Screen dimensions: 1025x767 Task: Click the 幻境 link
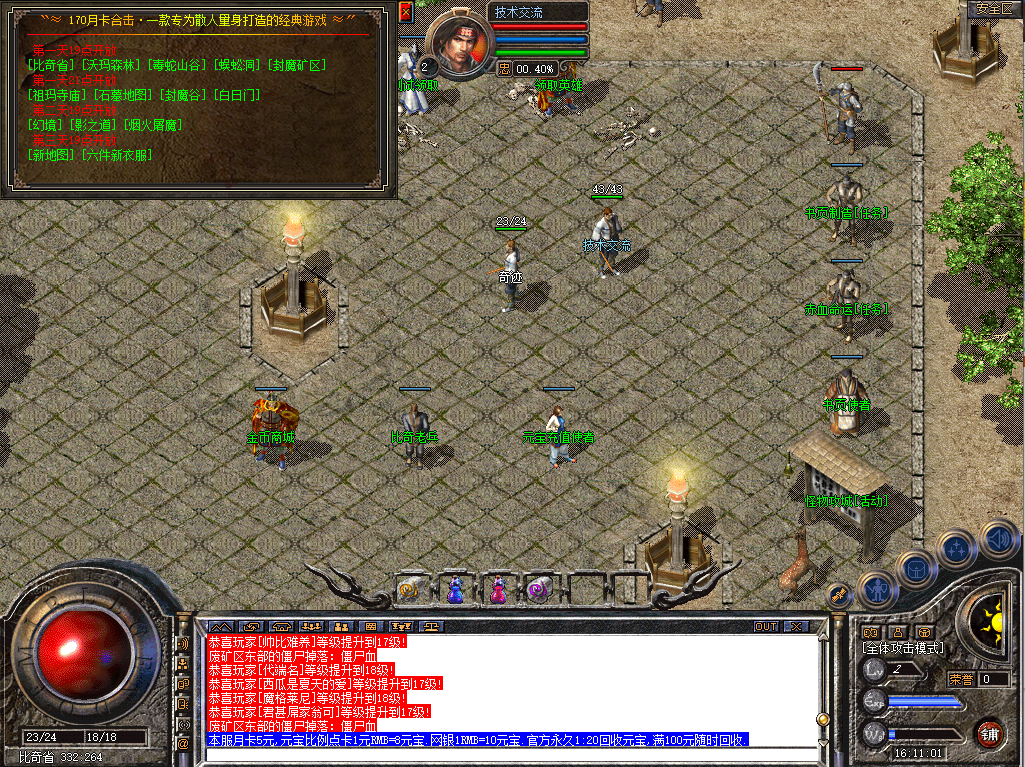coord(45,125)
